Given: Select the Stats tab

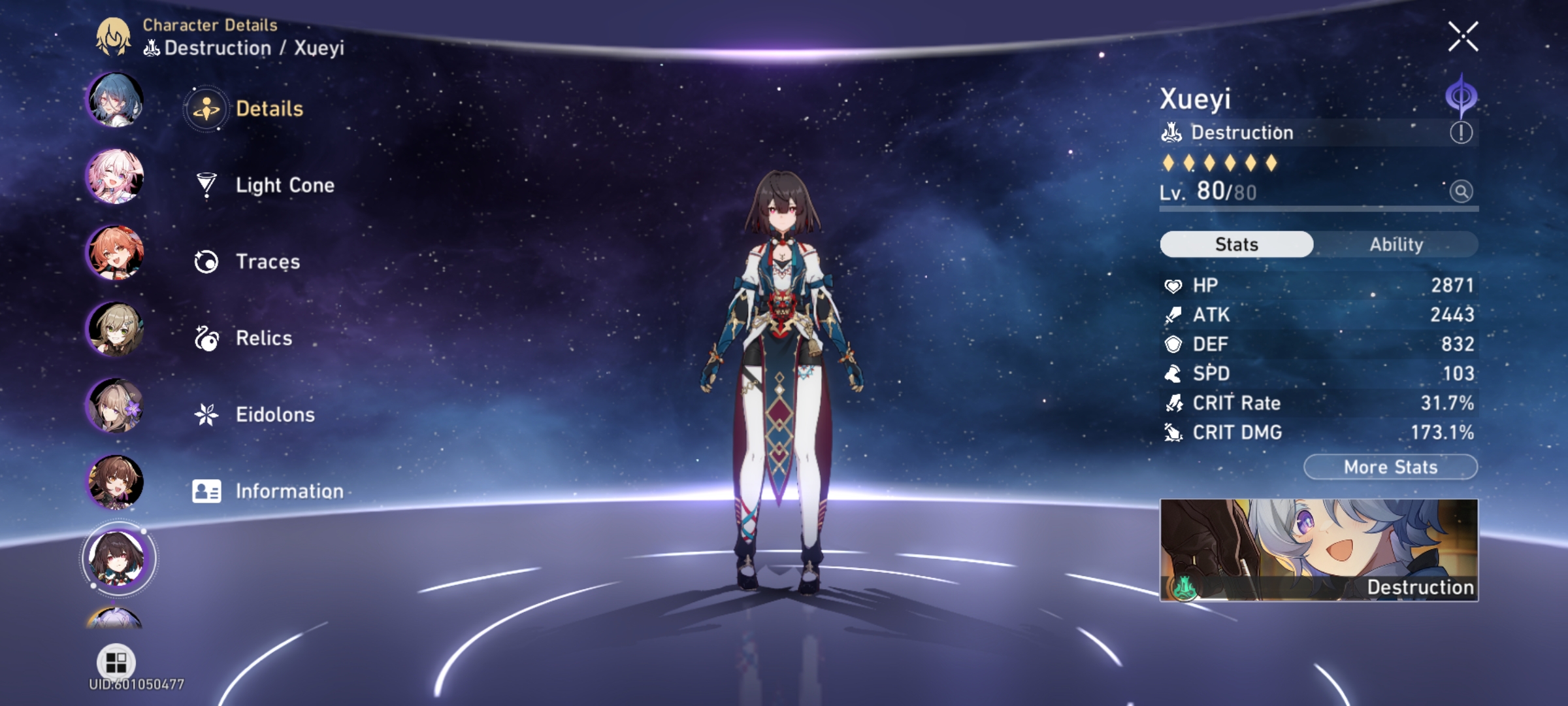Looking at the screenshot, I should coord(1235,244).
